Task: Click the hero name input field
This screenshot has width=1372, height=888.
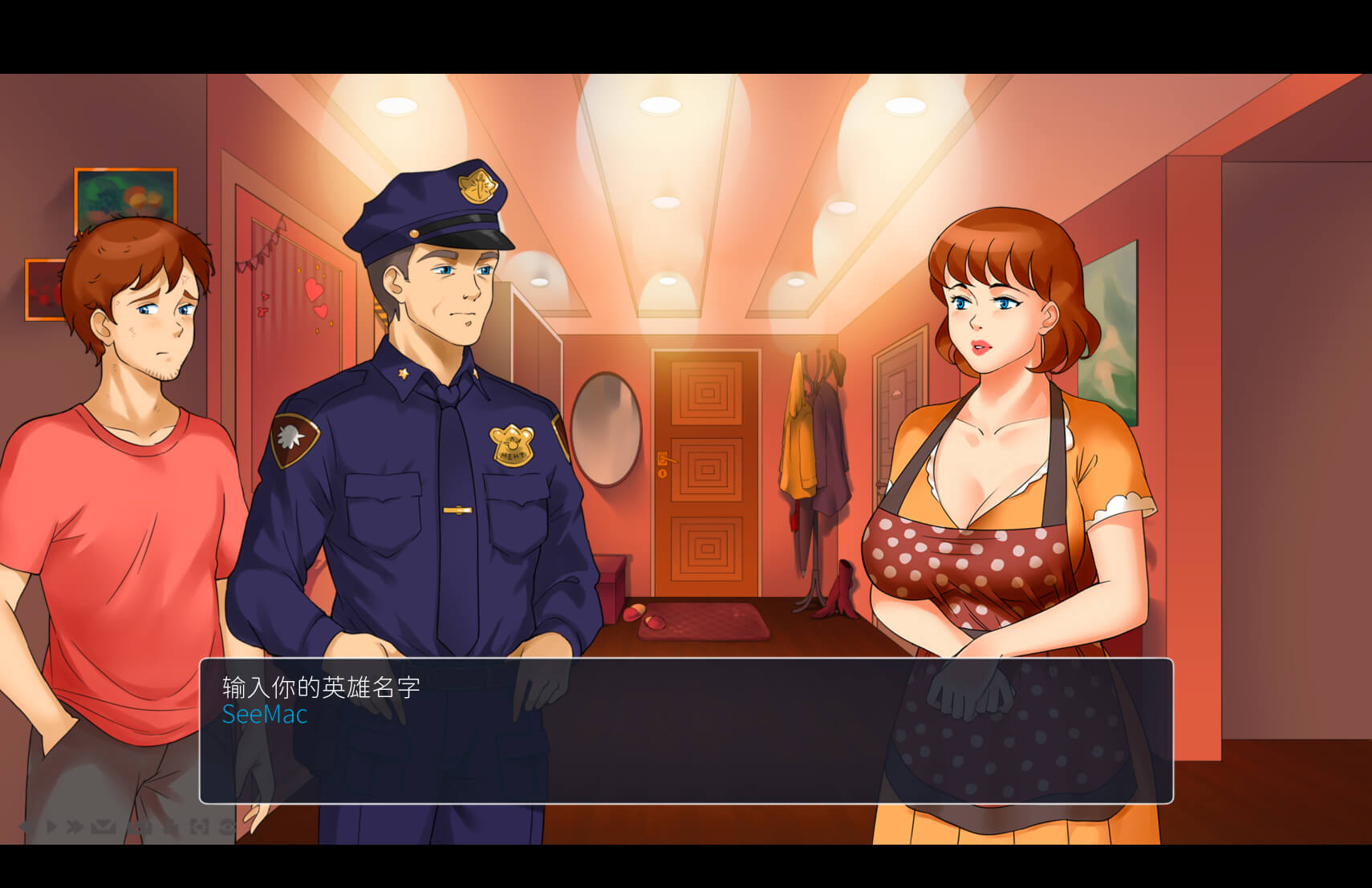Action: click(265, 714)
